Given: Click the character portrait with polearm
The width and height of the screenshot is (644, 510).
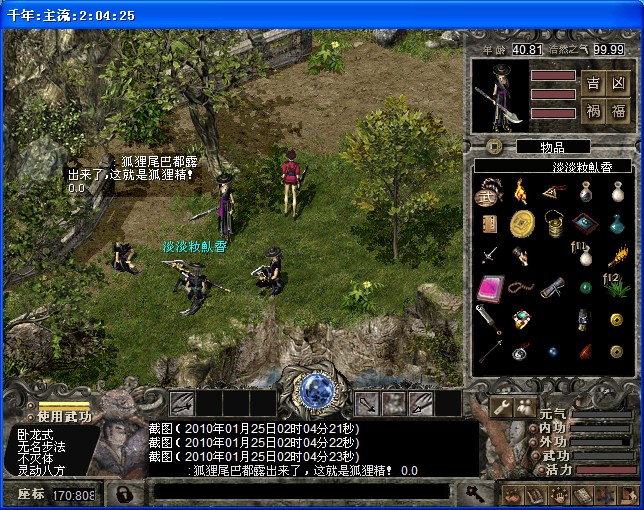Looking at the screenshot, I should (x=500, y=96).
